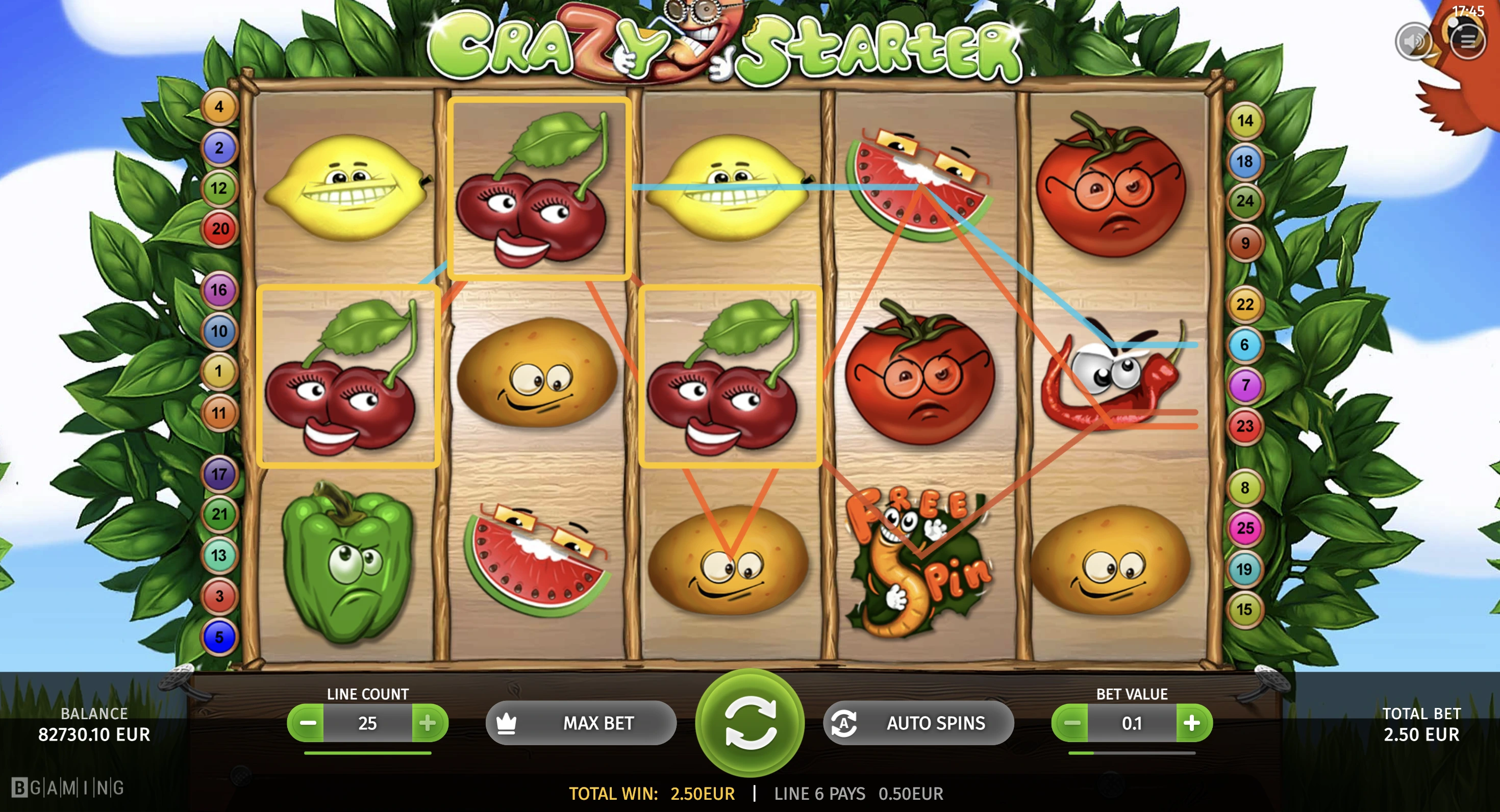The width and height of the screenshot is (1500, 812).
Task: Decrease the line count with minus
Action: click(307, 723)
